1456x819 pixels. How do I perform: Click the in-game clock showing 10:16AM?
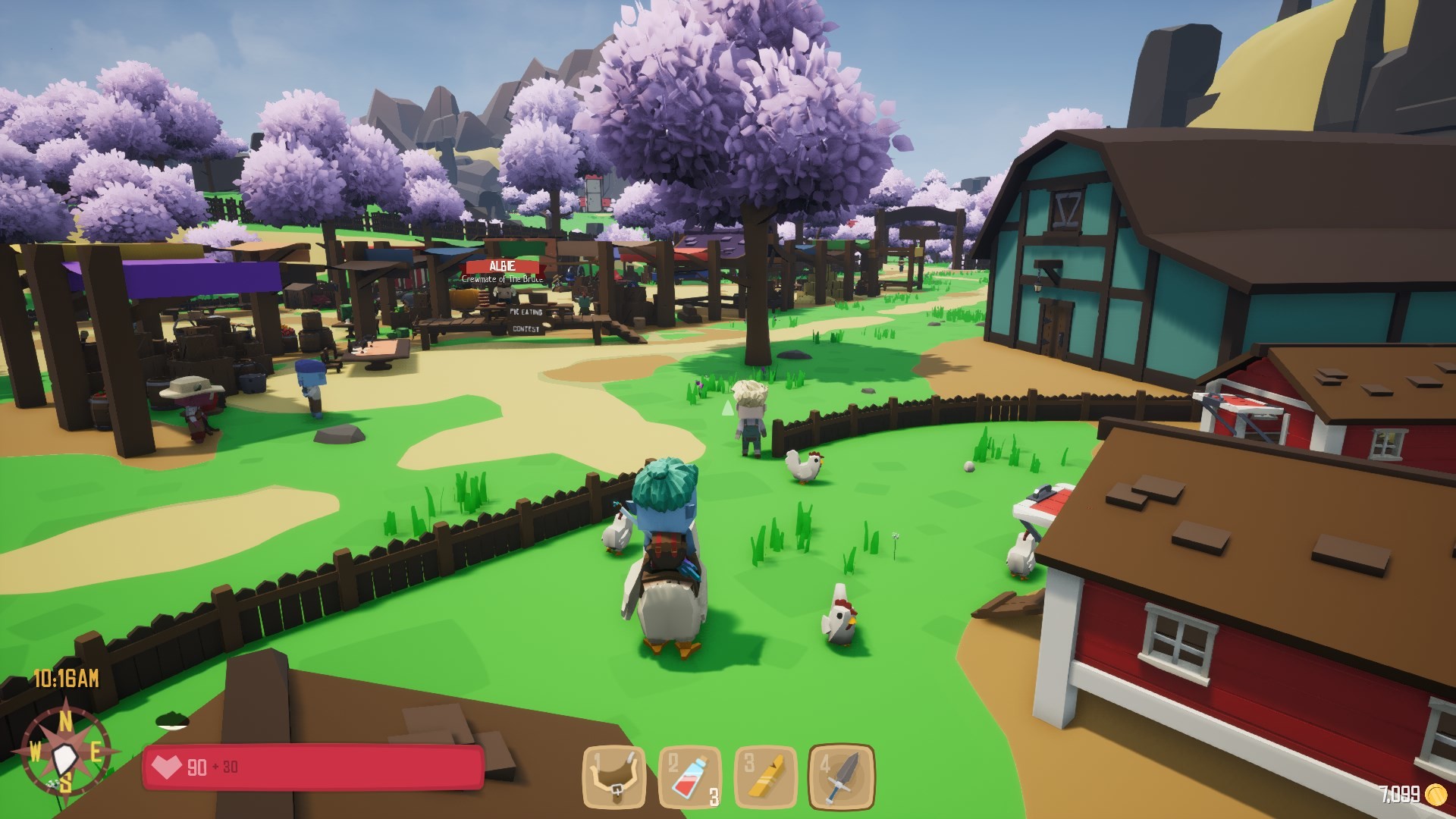point(65,679)
